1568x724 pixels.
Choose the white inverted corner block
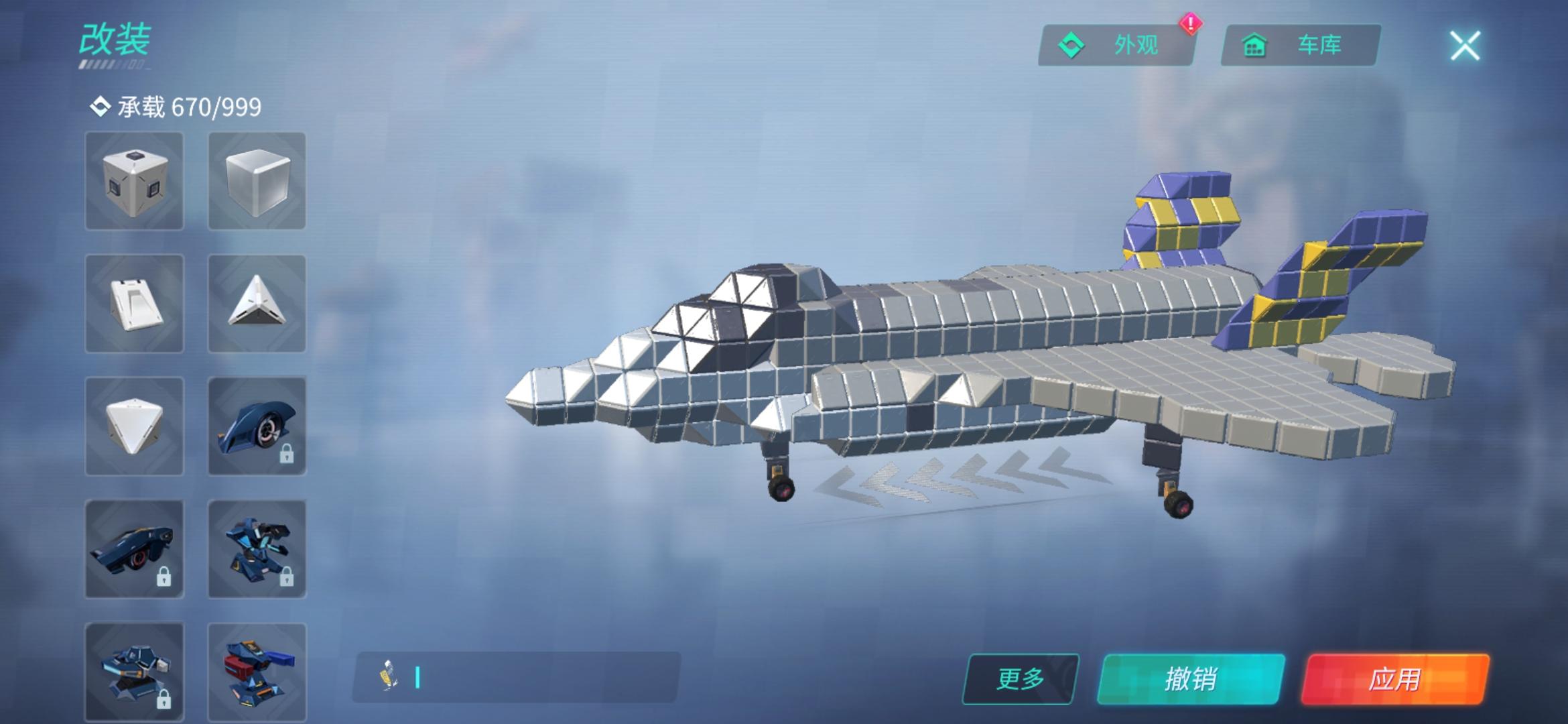coord(134,426)
